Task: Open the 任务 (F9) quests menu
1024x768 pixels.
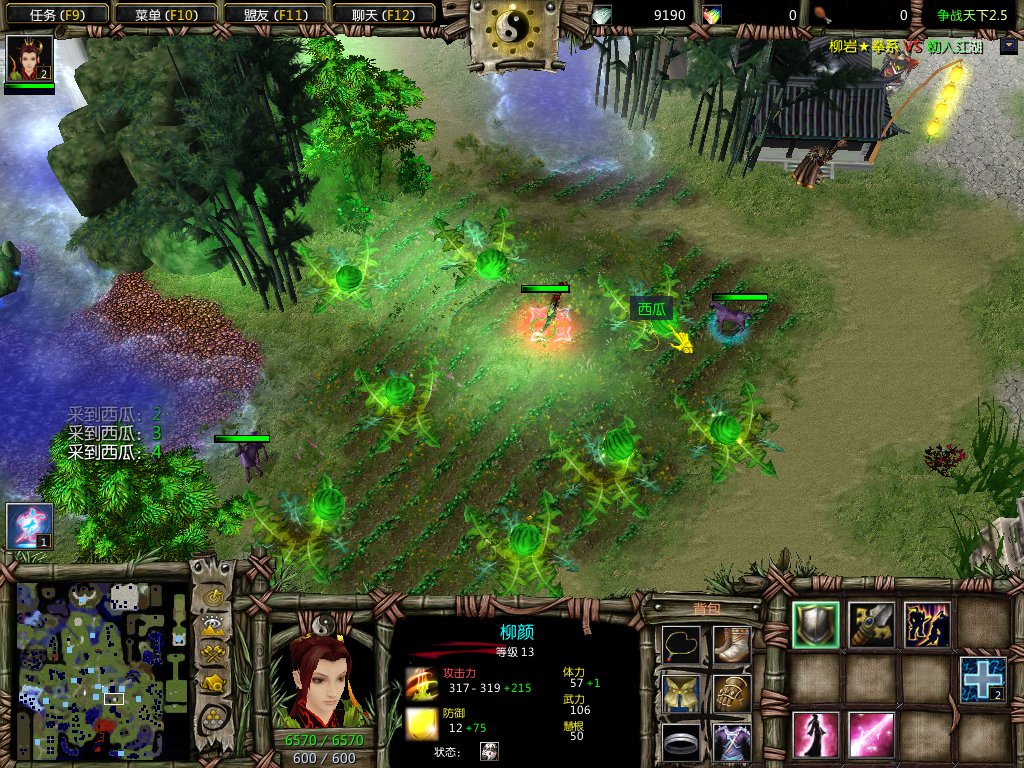Action: (x=54, y=14)
